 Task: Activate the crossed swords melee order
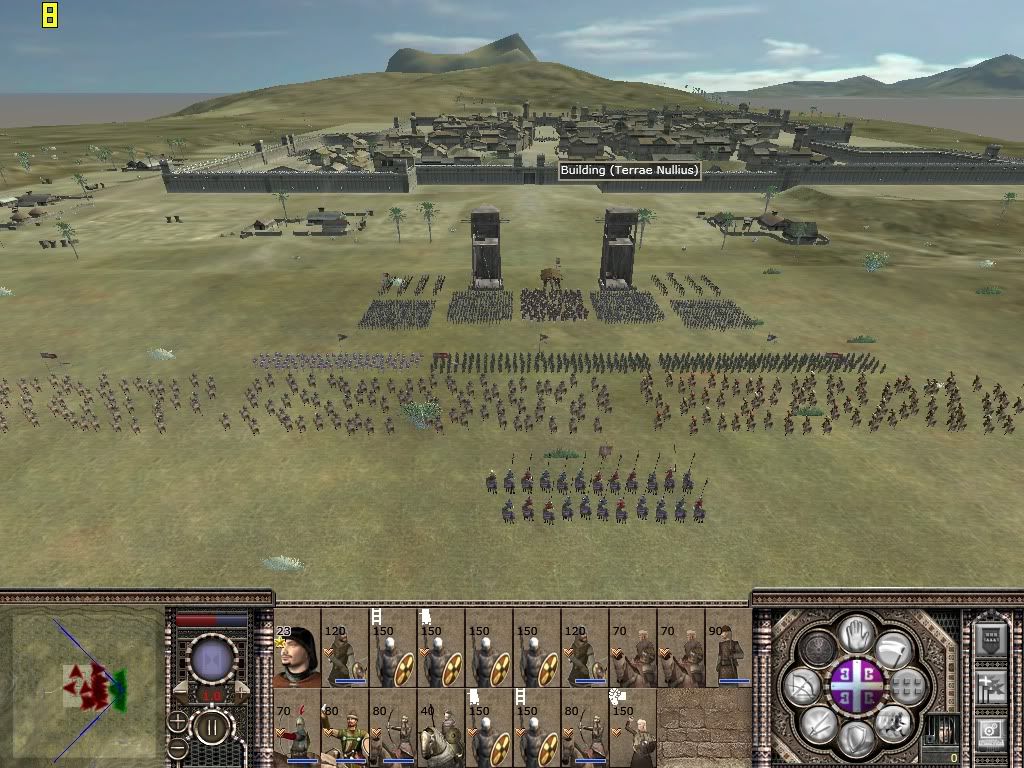pos(820,722)
